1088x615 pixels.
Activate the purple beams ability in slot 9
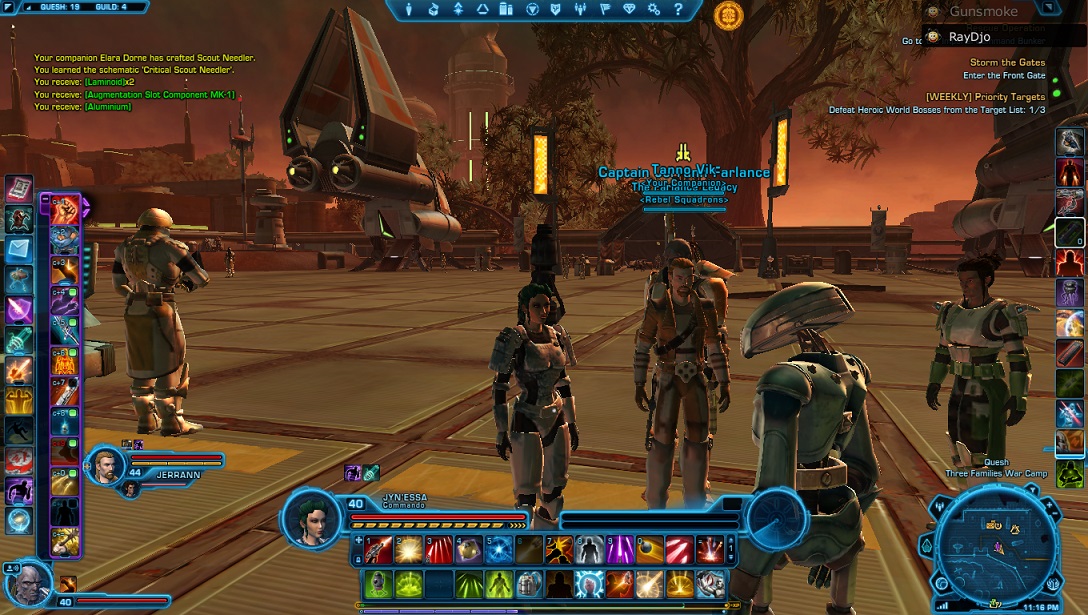click(620, 549)
